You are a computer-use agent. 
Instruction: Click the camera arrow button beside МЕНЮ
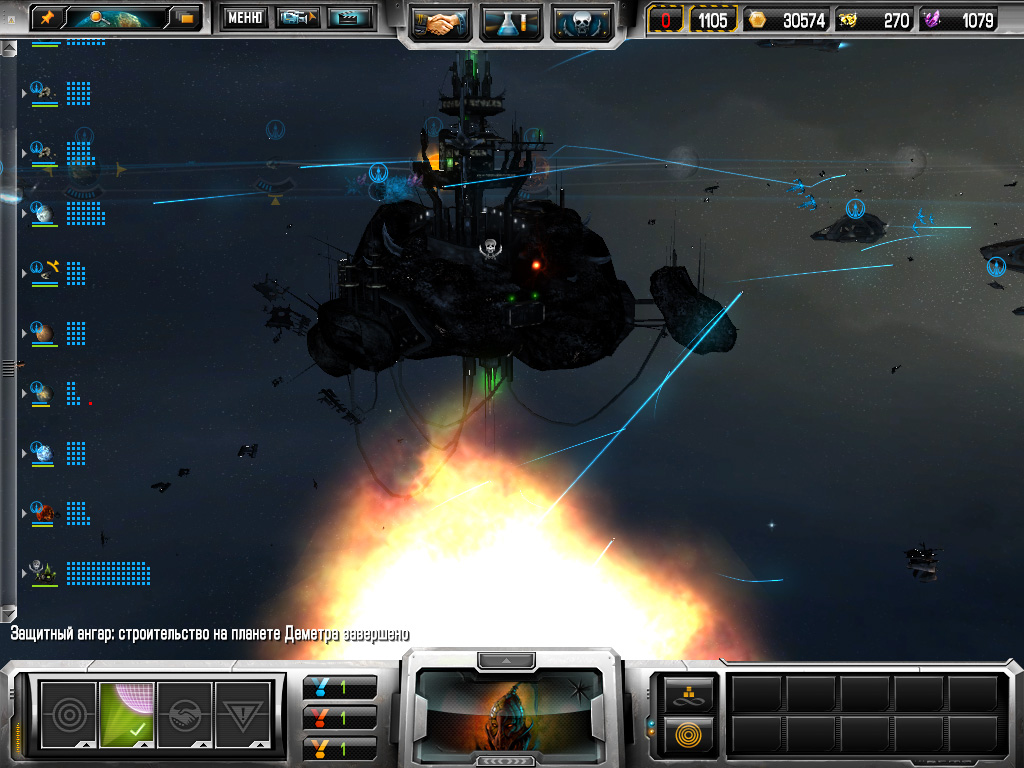click(x=297, y=17)
